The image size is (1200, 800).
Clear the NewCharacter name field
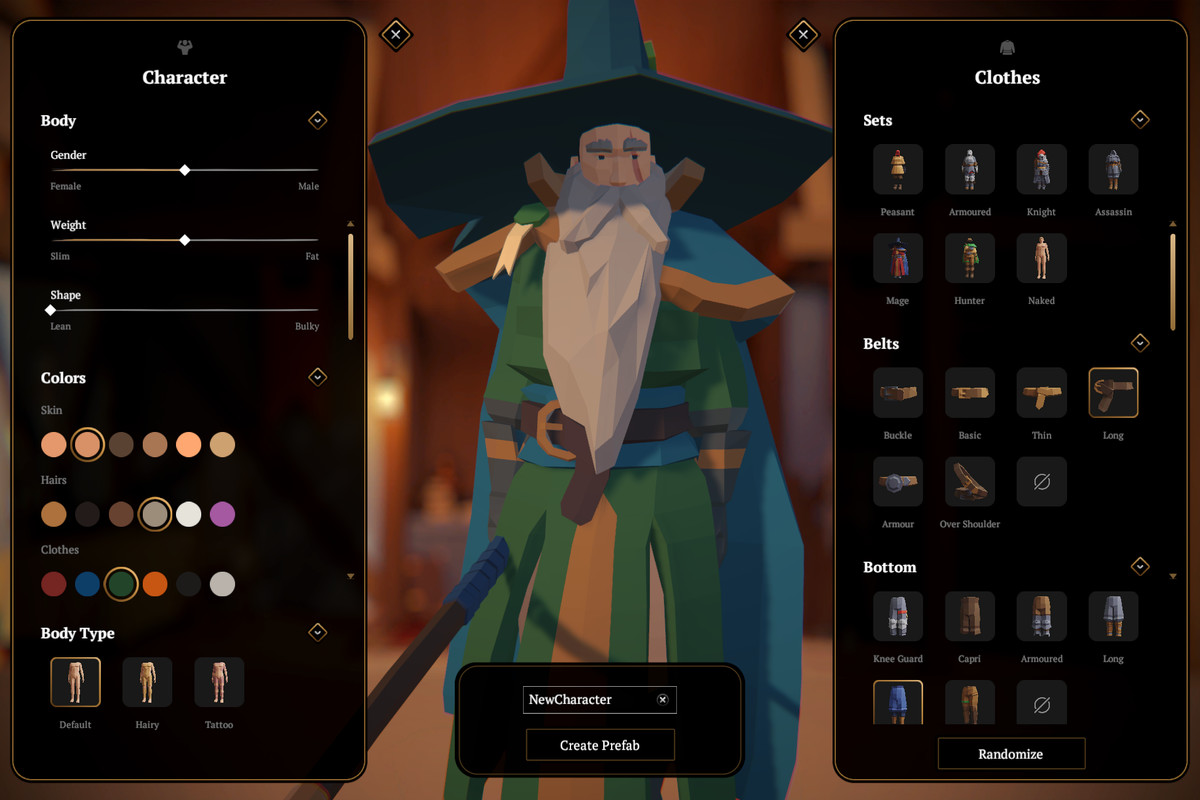[x=662, y=700]
